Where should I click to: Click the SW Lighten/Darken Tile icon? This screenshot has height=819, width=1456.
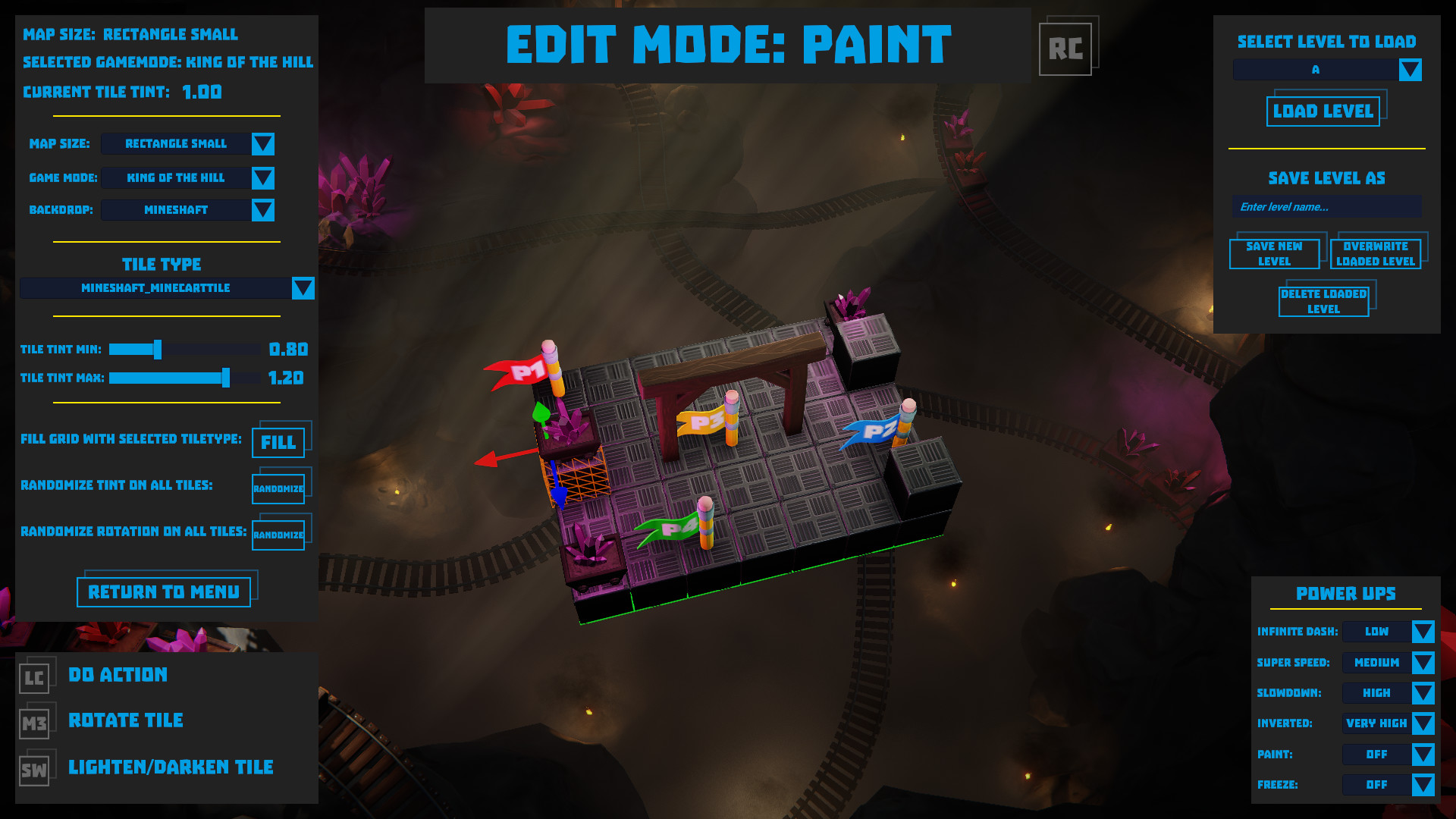tap(33, 770)
